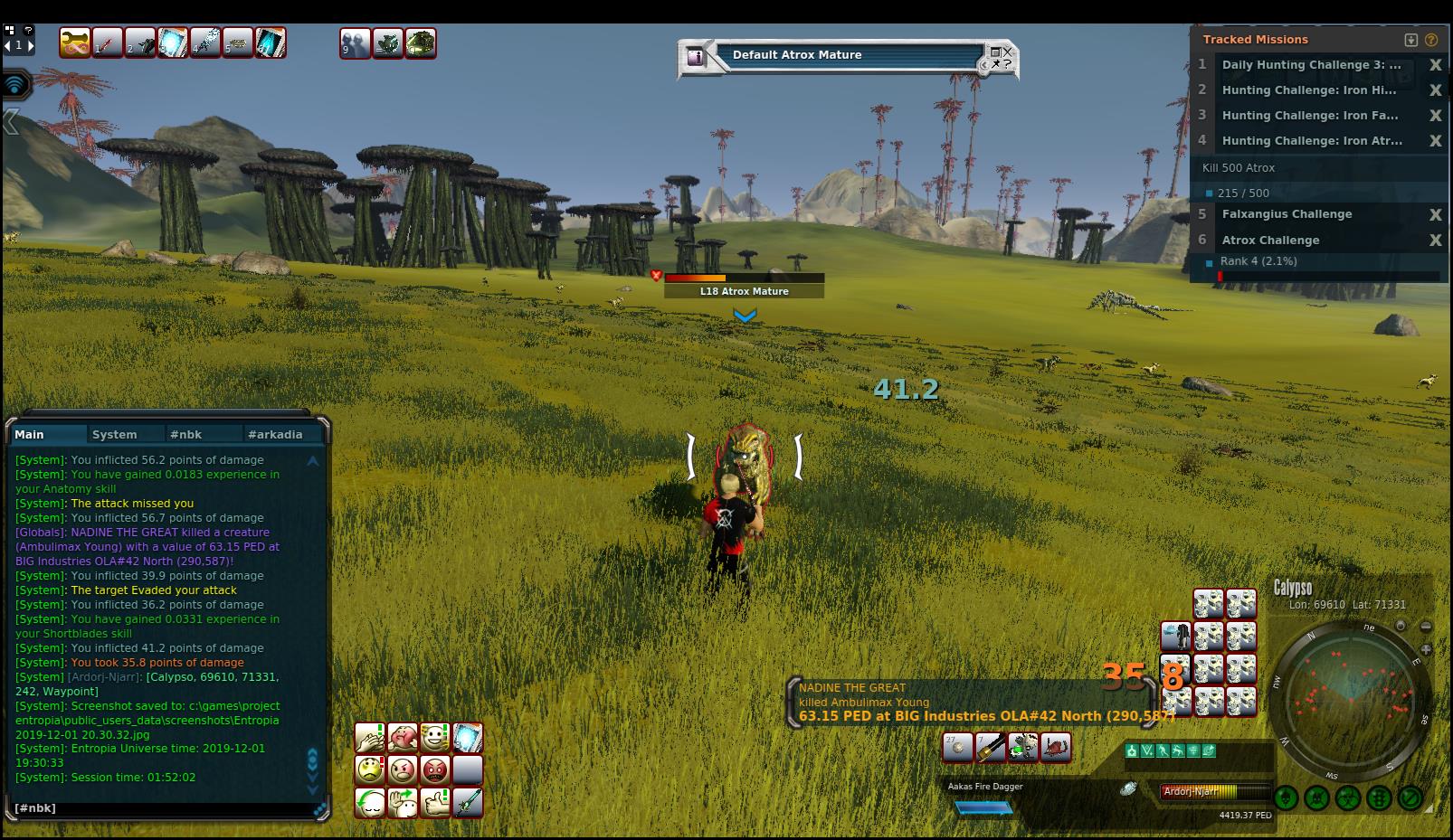Click the chat input field
The height and width of the screenshot is (840, 1453).
tap(163, 808)
